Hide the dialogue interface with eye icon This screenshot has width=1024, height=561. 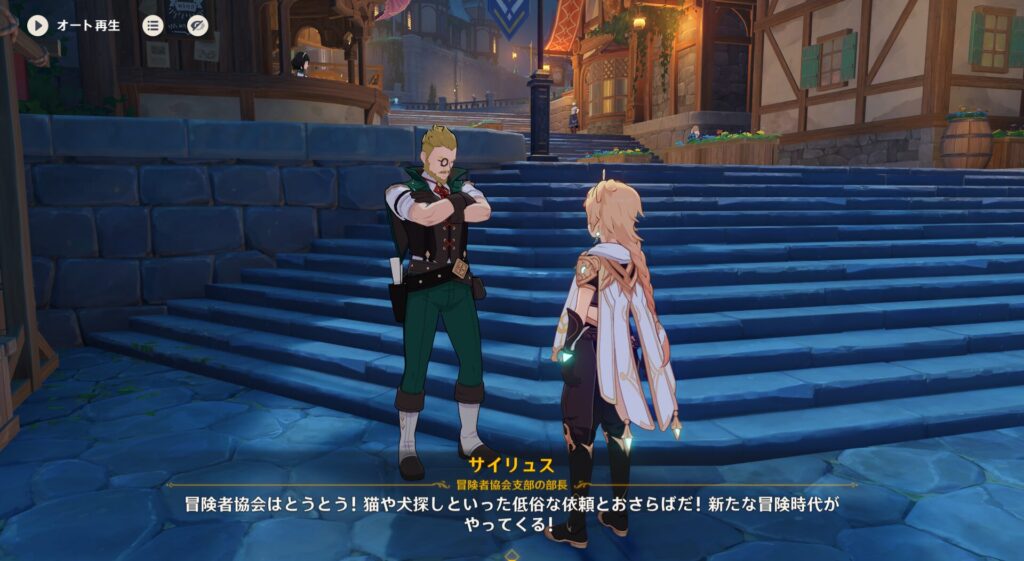(x=198, y=25)
